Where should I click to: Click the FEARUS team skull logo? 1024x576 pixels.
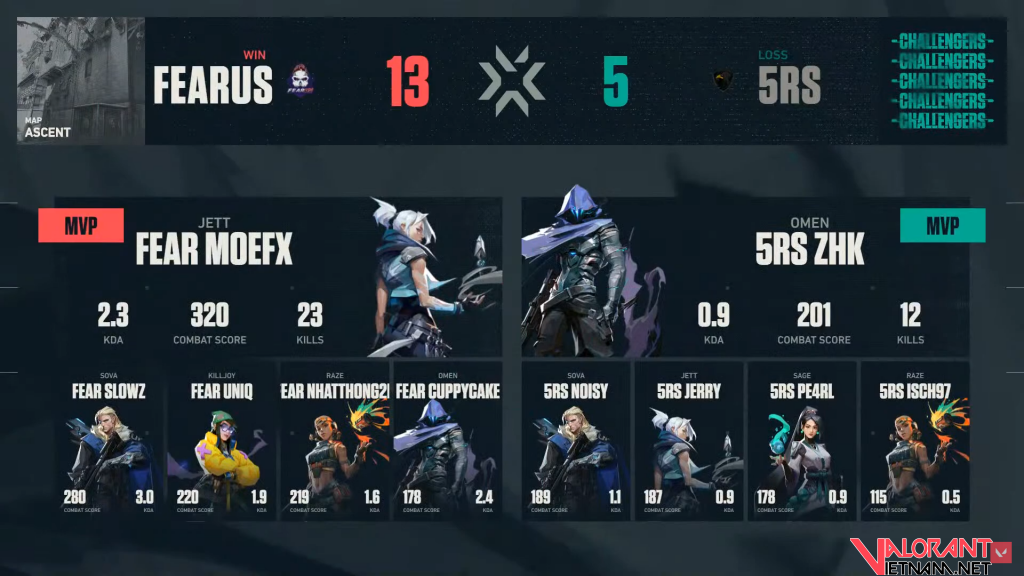[x=300, y=82]
